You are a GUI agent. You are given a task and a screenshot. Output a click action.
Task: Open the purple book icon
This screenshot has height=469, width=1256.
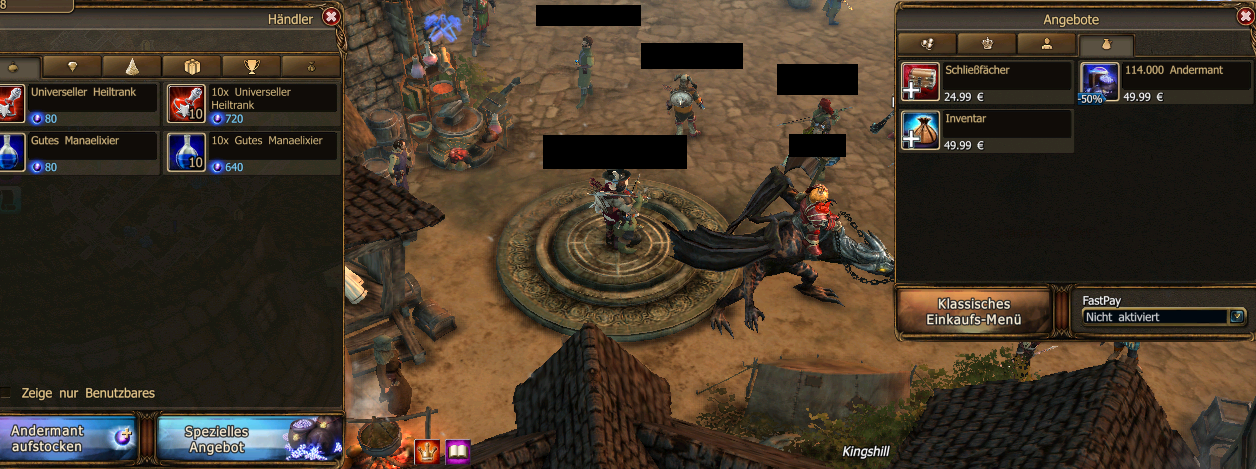pos(458,452)
